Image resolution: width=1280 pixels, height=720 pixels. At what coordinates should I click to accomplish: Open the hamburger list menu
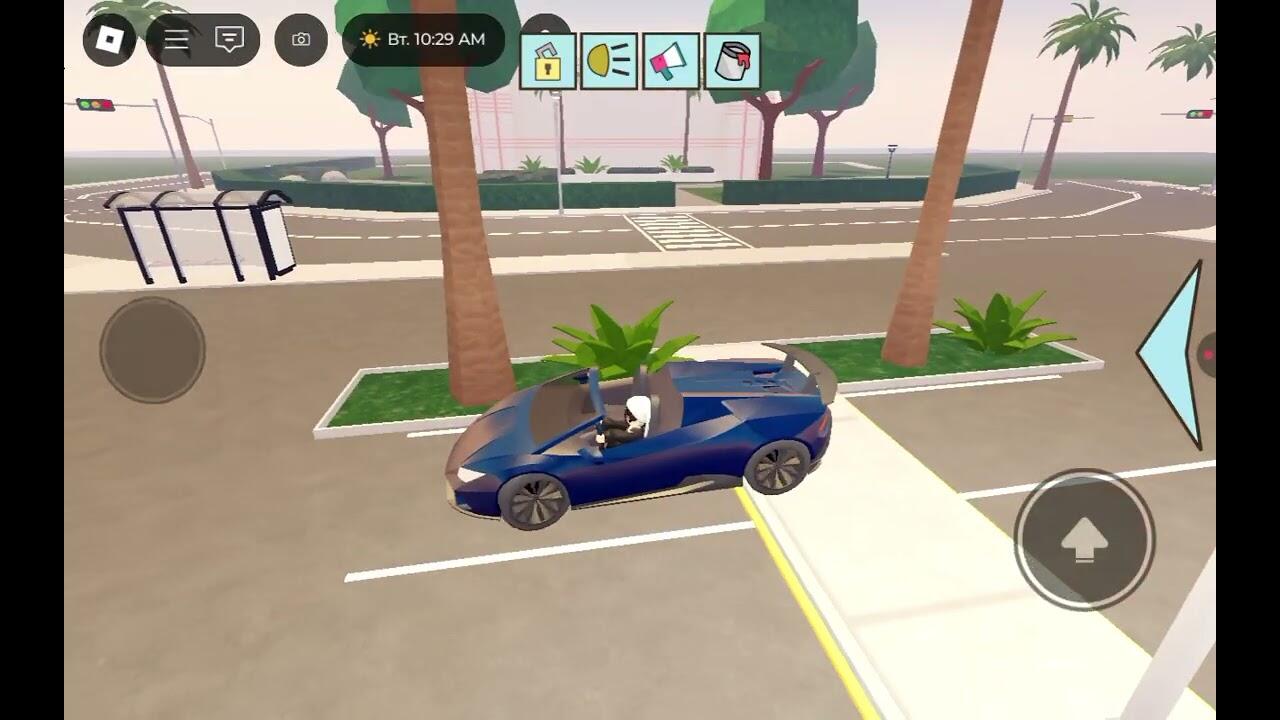tap(177, 40)
